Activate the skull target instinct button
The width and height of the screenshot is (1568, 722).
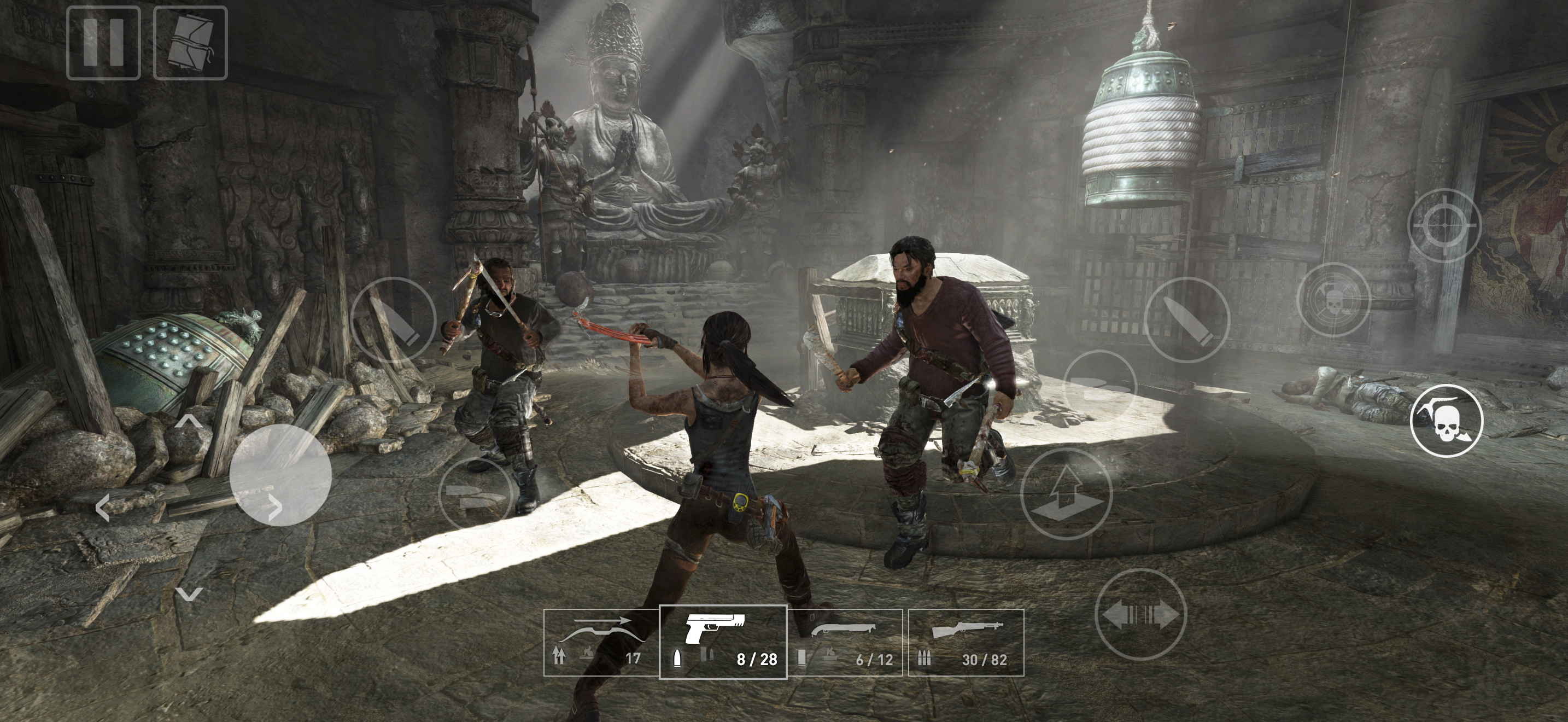pyautogui.click(x=1333, y=300)
